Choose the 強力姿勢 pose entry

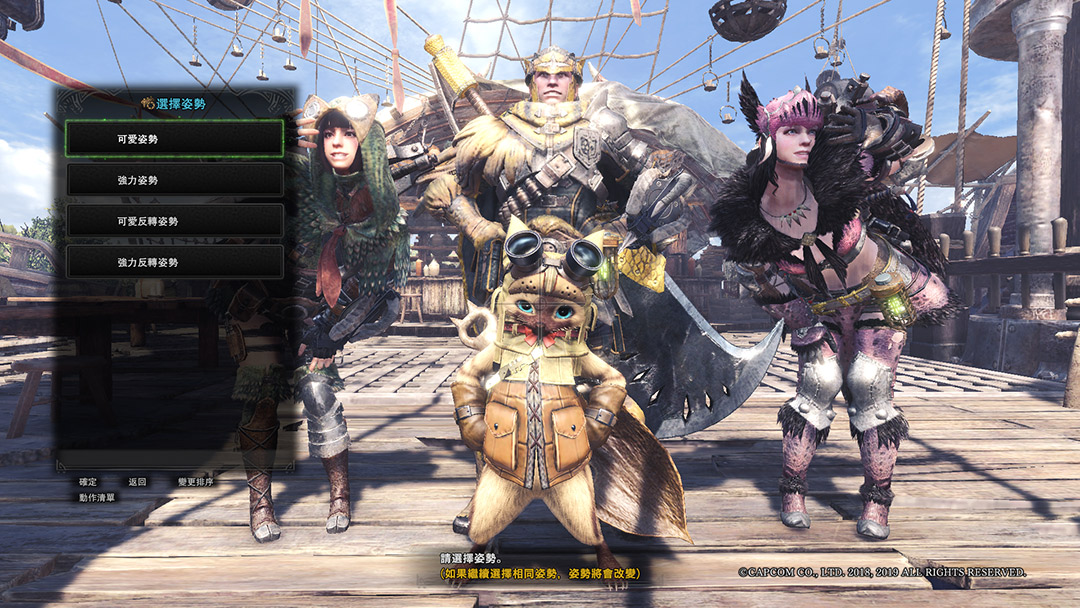tap(175, 180)
